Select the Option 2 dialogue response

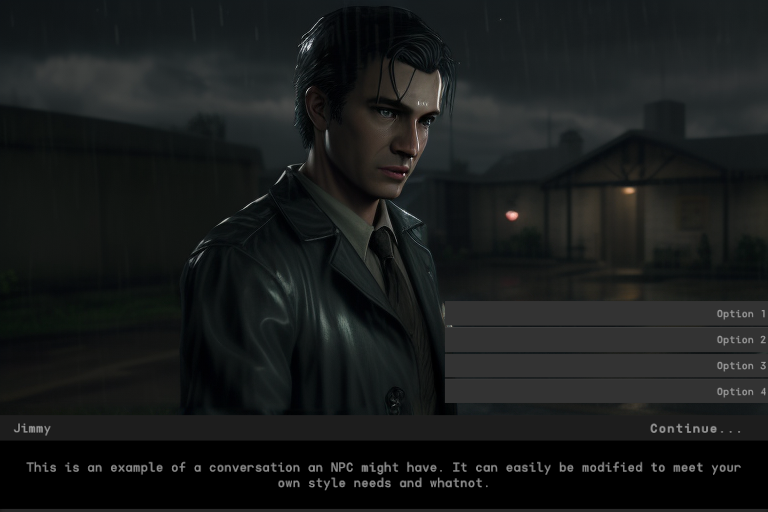click(x=606, y=340)
